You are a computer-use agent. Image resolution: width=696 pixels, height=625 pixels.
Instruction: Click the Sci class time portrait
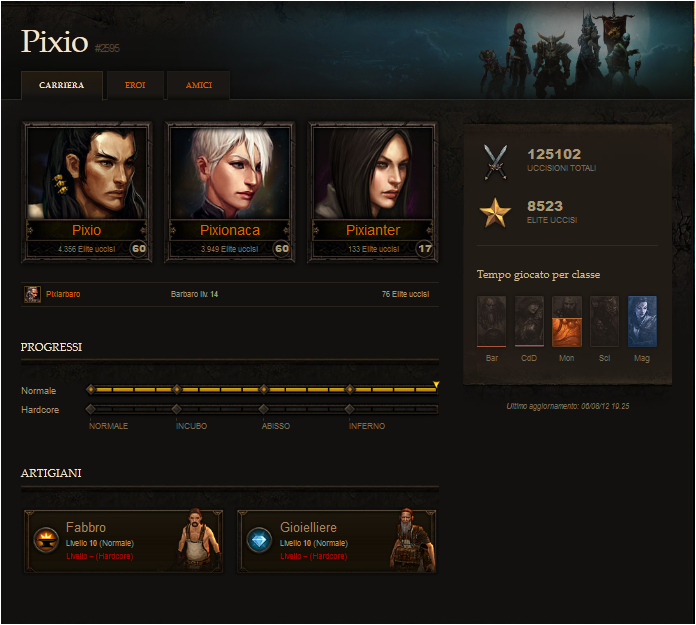click(x=604, y=321)
